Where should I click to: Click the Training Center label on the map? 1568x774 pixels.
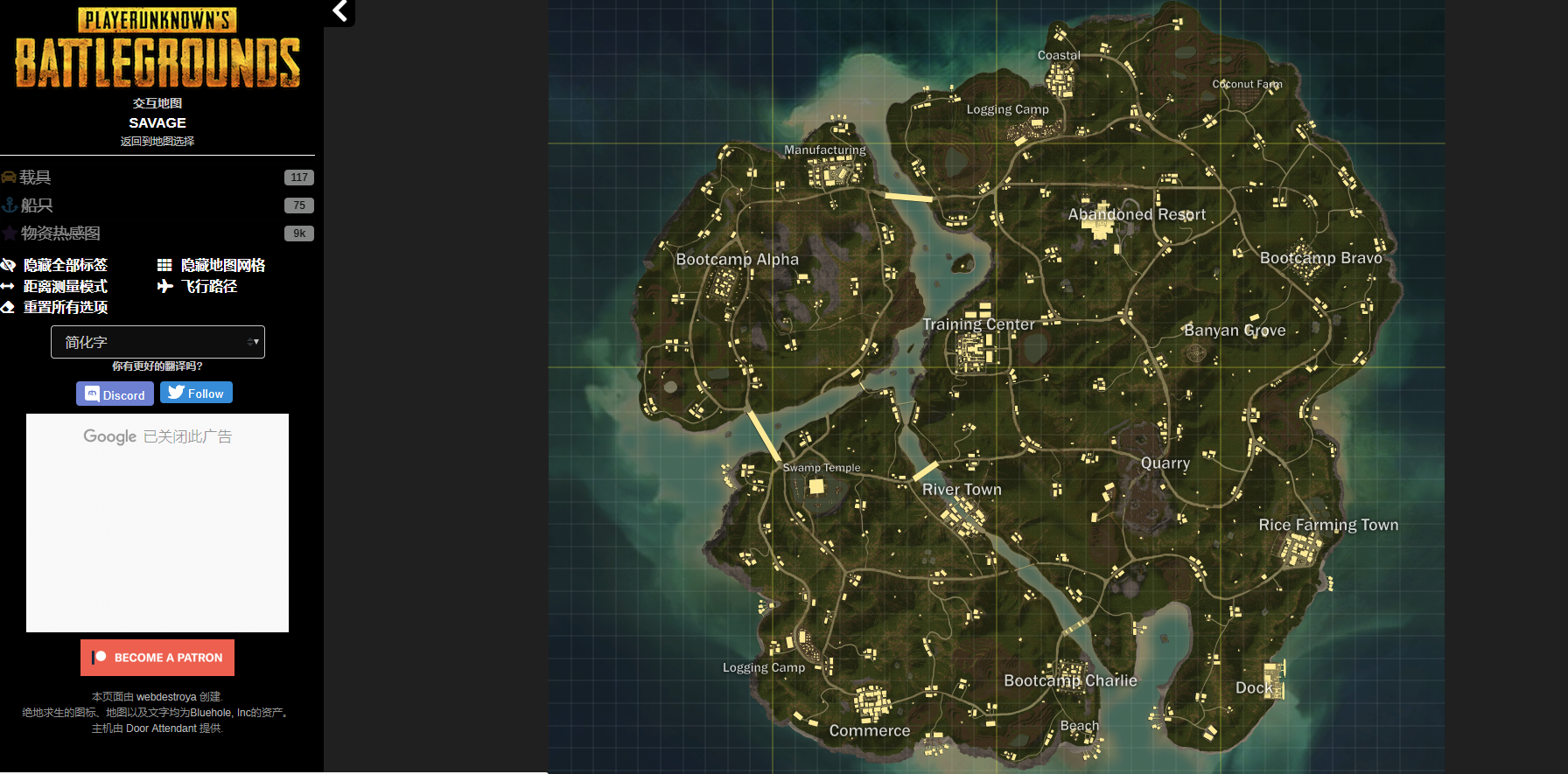coord(978,324)
